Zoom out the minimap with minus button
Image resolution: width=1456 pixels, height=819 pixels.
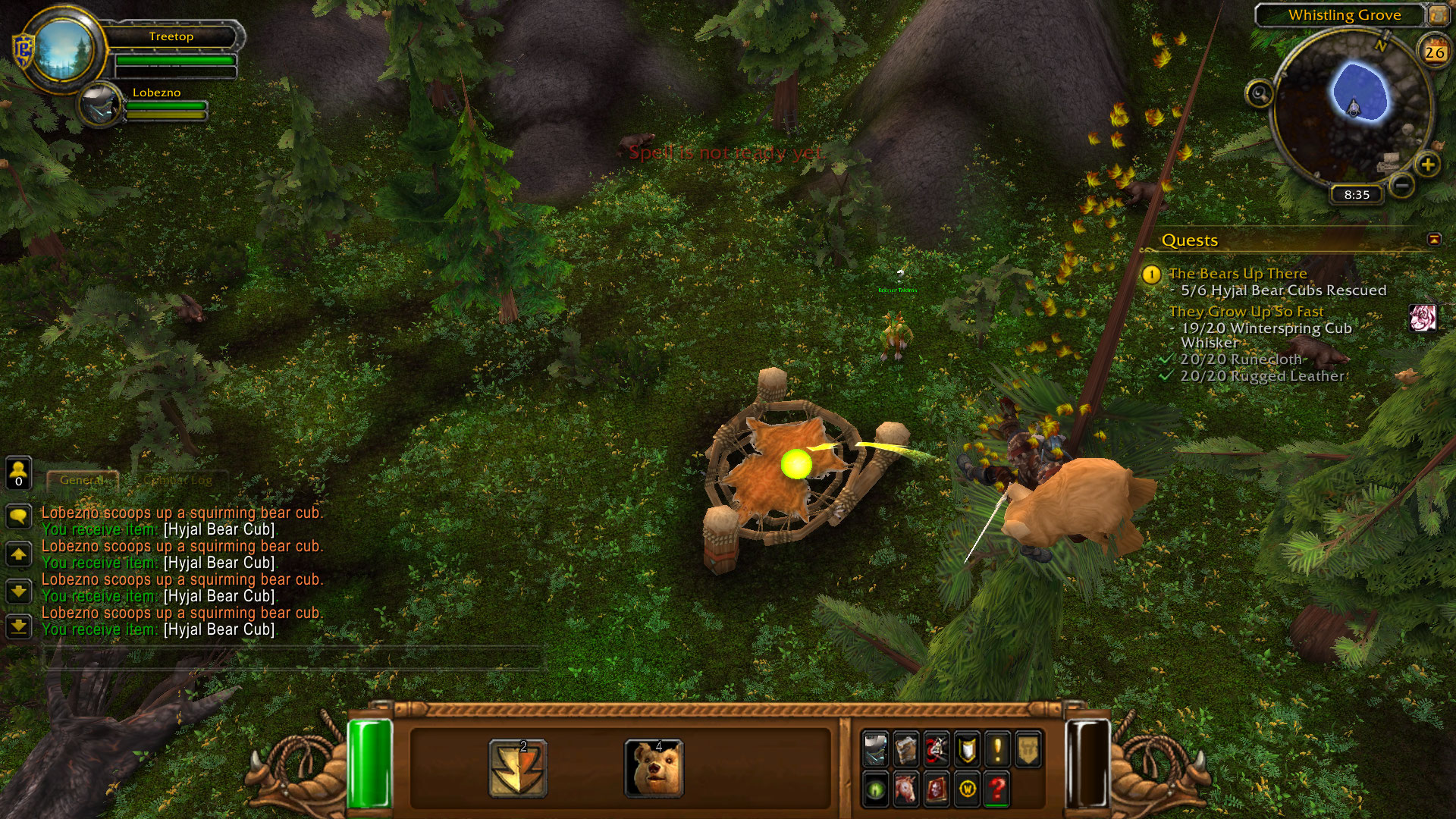[1402, 184]
